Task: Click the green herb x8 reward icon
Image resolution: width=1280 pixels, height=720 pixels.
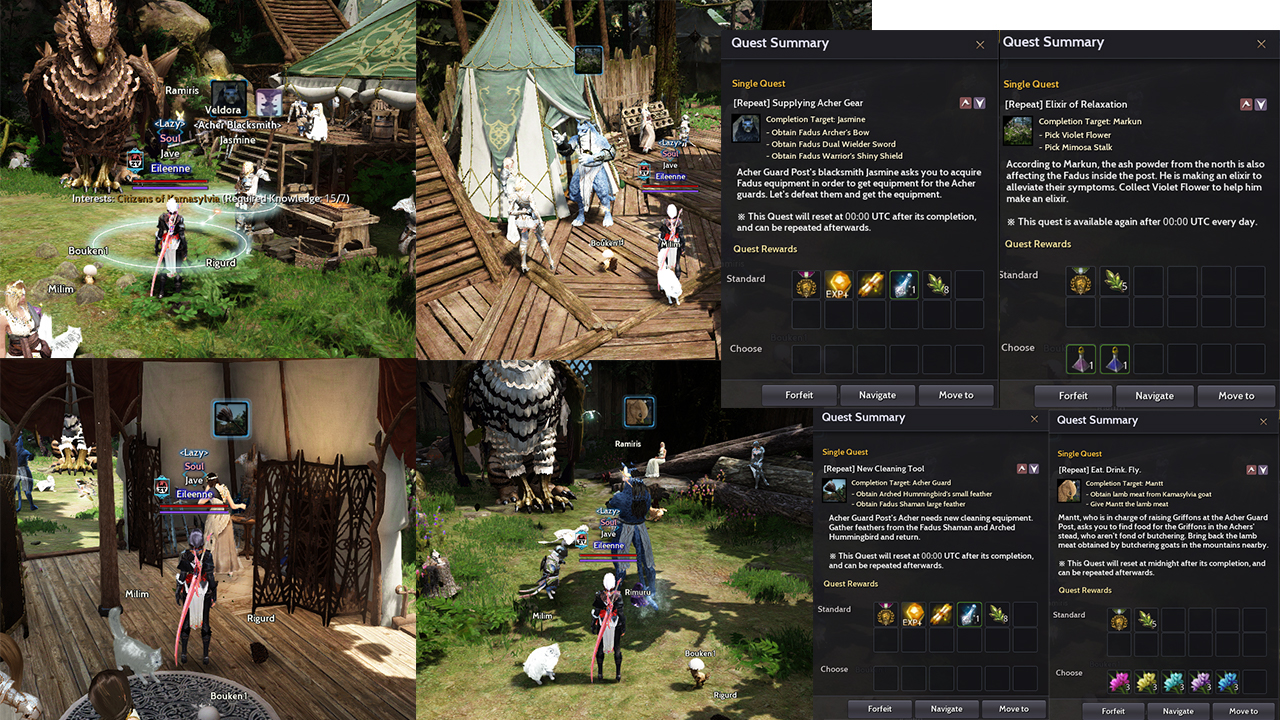Action: [x=936, y=284]
